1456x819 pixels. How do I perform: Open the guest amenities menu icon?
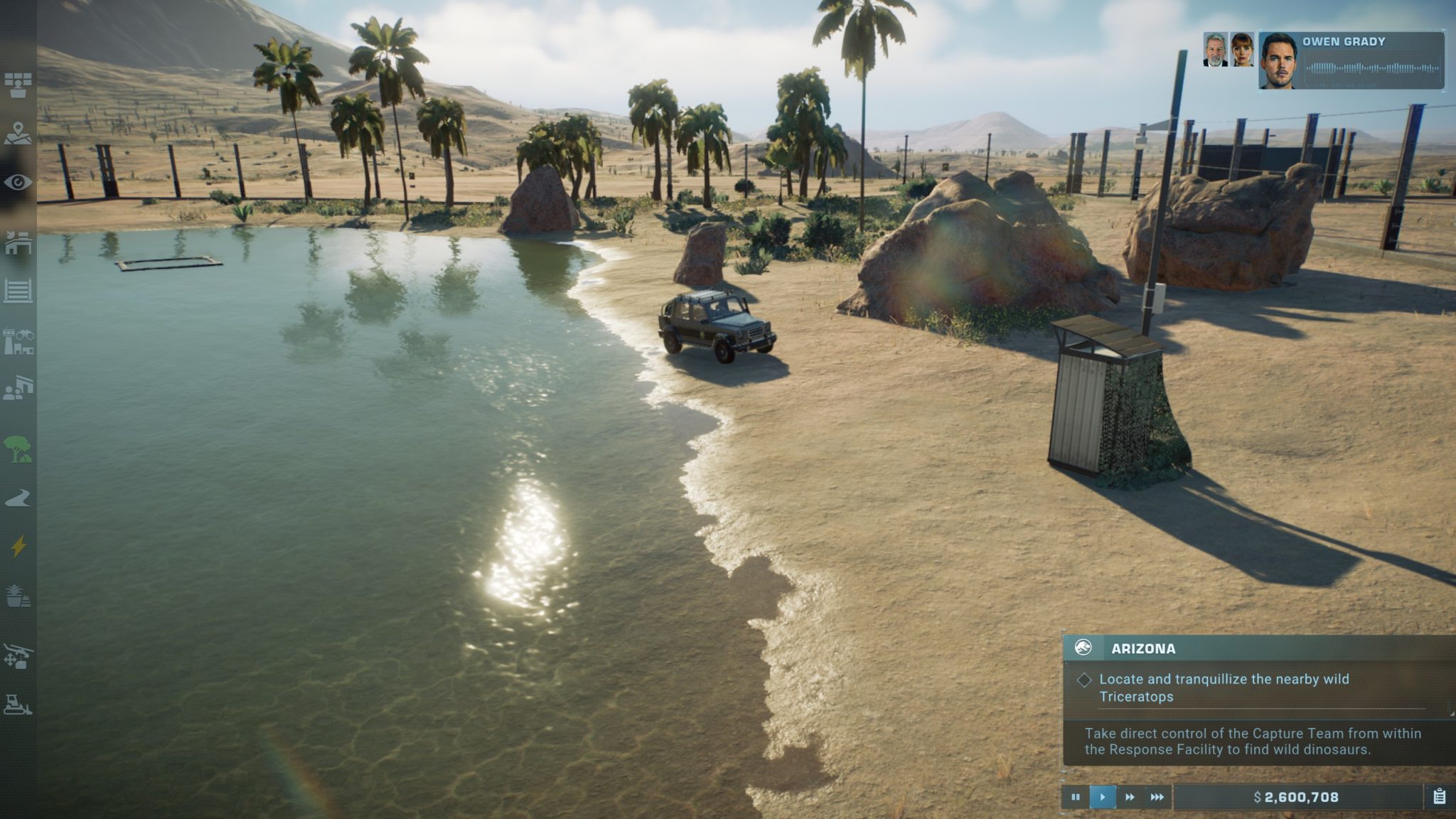coord(18,388)
